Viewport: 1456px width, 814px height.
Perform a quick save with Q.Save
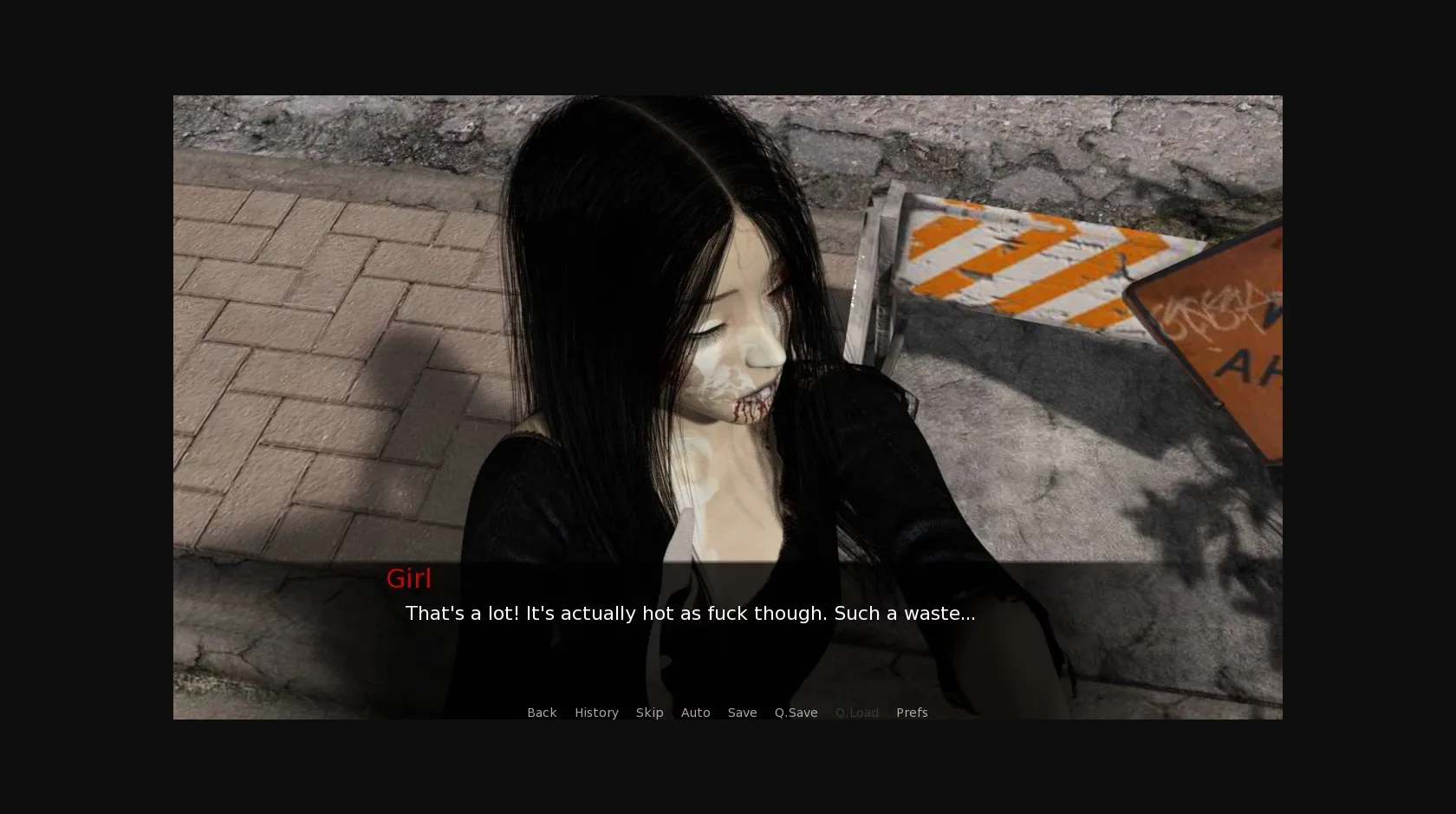tap(796, 712)
